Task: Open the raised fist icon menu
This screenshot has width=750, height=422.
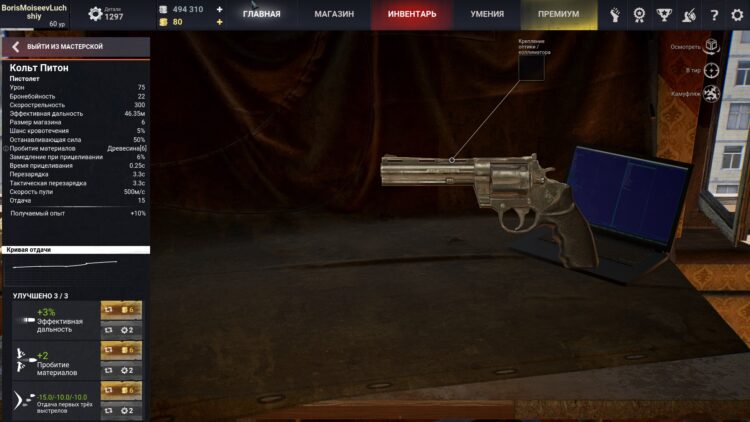Action: click(x=615, y=15)
